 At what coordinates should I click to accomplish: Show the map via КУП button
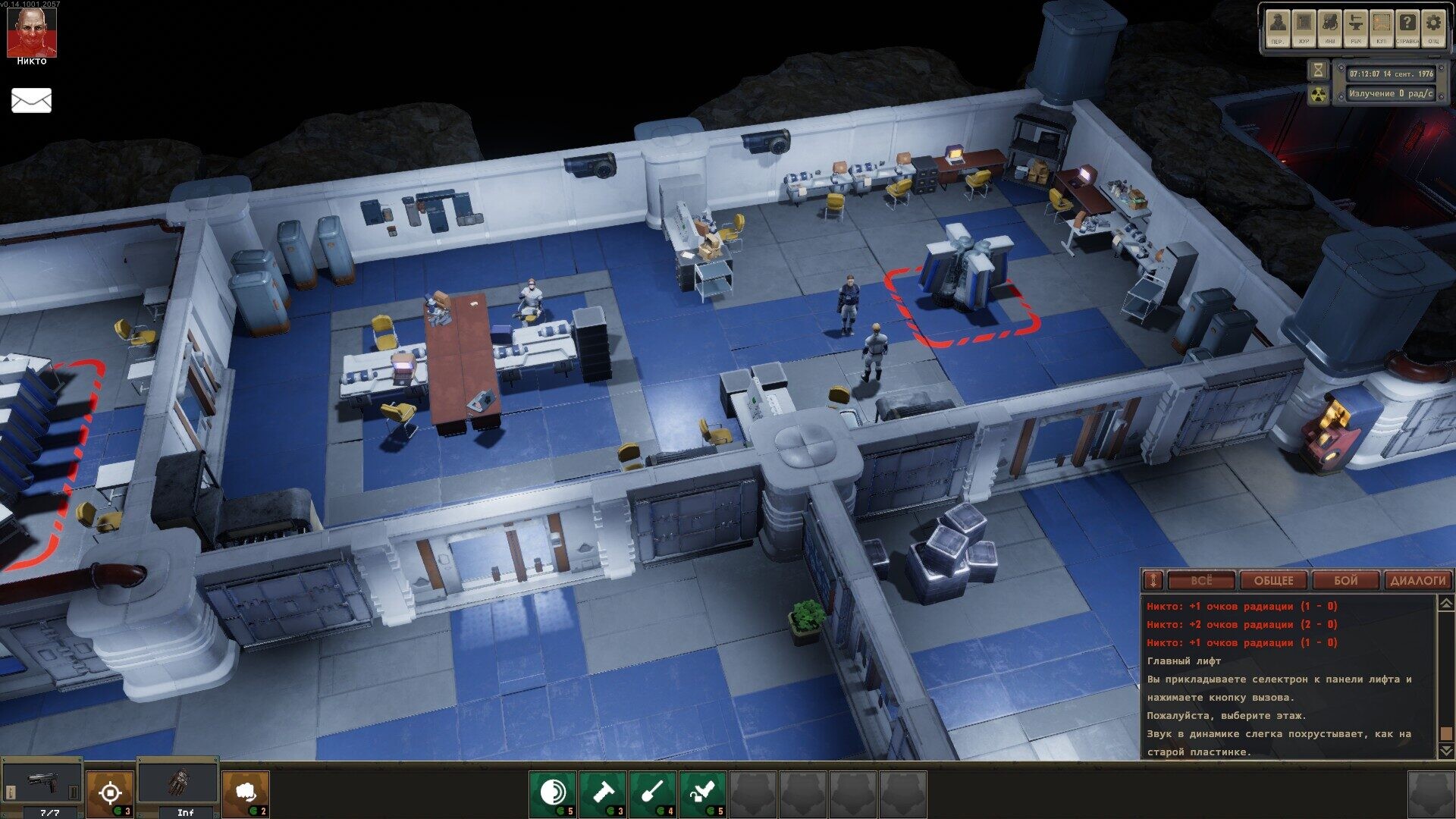click(1382, 29)
